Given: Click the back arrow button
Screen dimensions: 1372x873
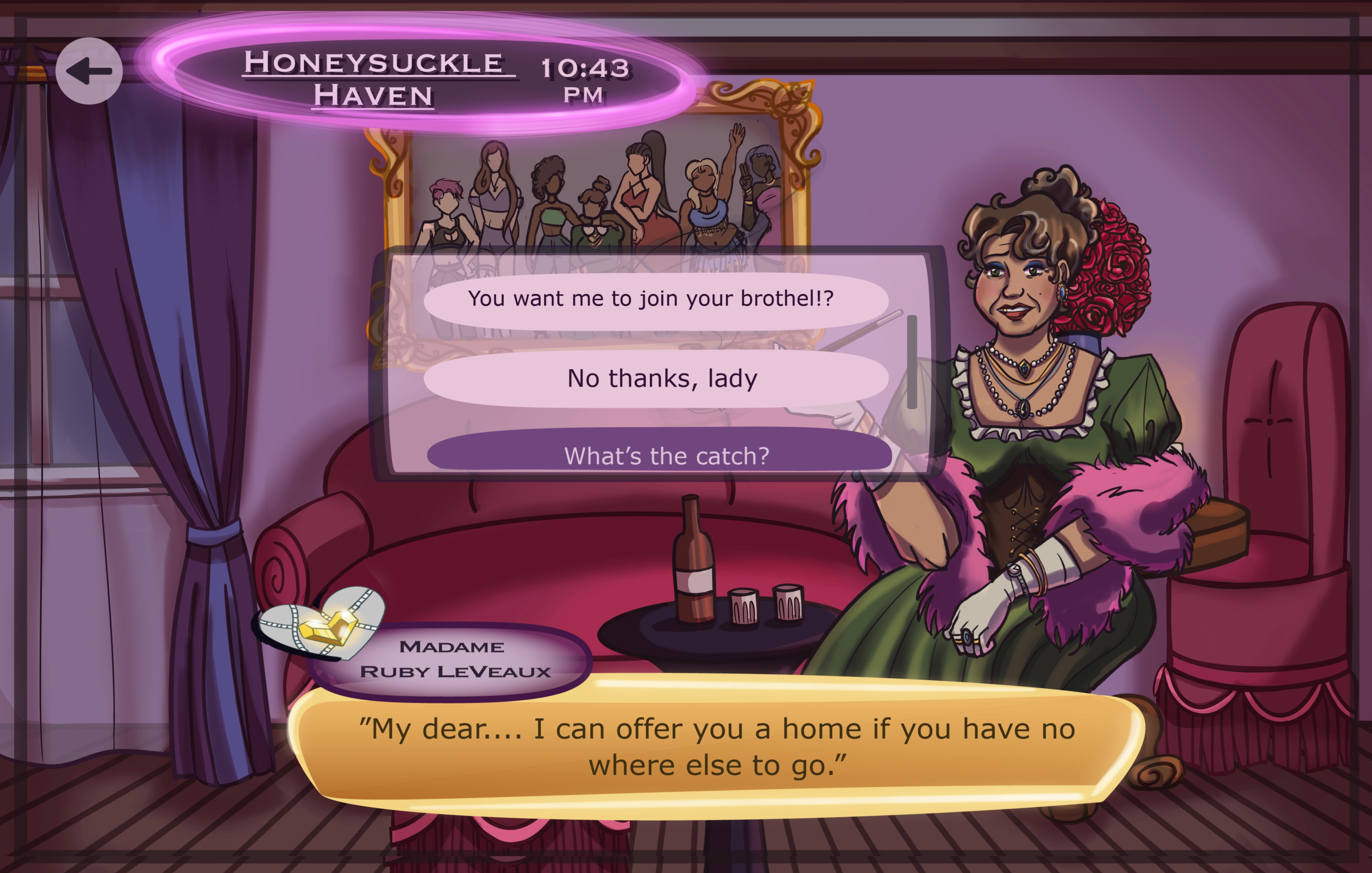Looking at the screenshot, I should [x=89, y=71].
